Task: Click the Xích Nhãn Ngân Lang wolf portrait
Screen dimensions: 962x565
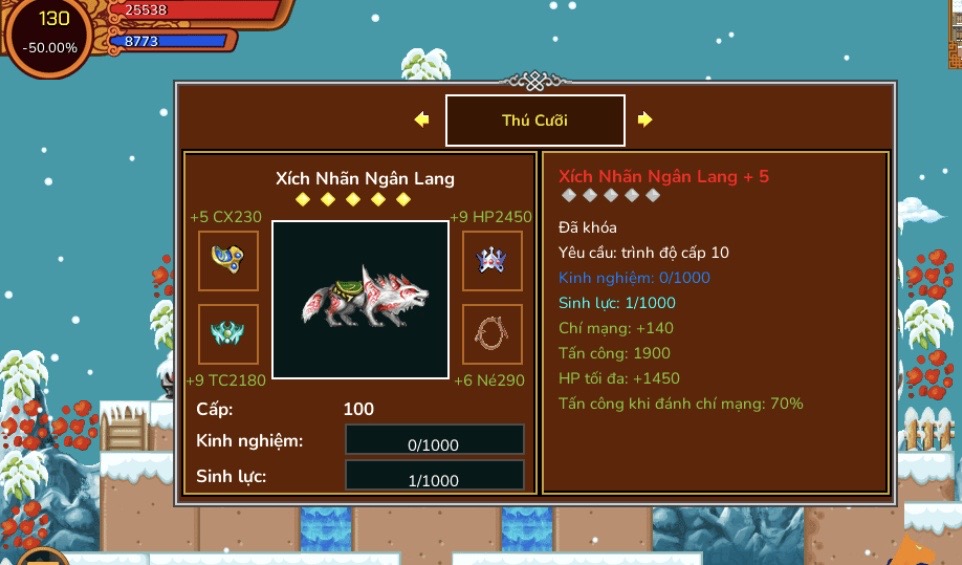Action: point(360,300)
